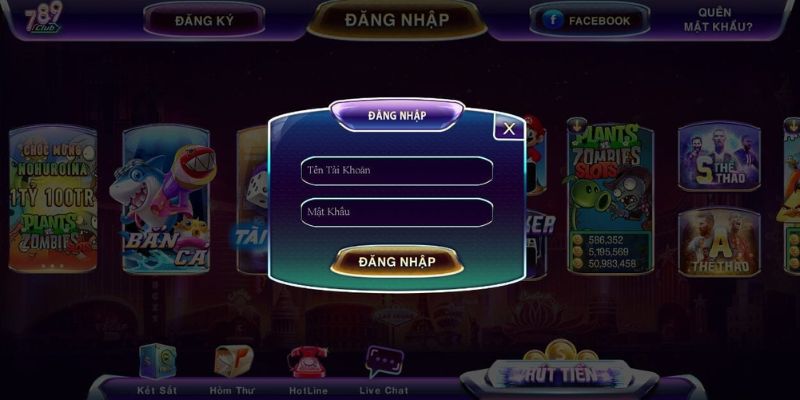Image resolution: width=800 pixels, height=400 pixels.
Task: Check the Hòm Thư mailbox
Action: click(x=232, y=363)
